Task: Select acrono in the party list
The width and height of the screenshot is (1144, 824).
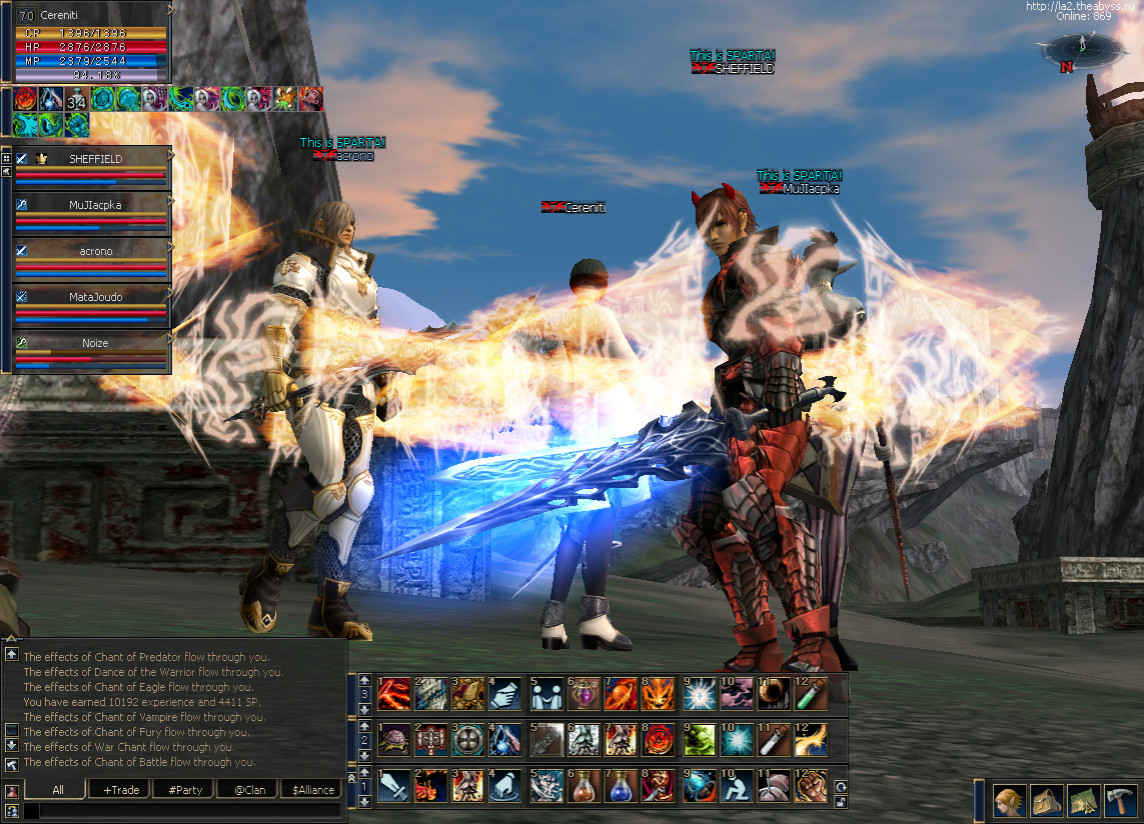Action: click(x=95, y=251)
